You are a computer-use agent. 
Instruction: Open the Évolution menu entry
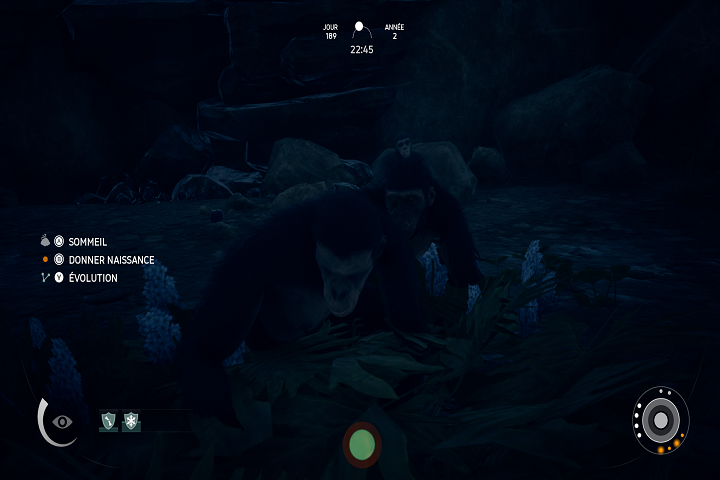pos(92,278)
